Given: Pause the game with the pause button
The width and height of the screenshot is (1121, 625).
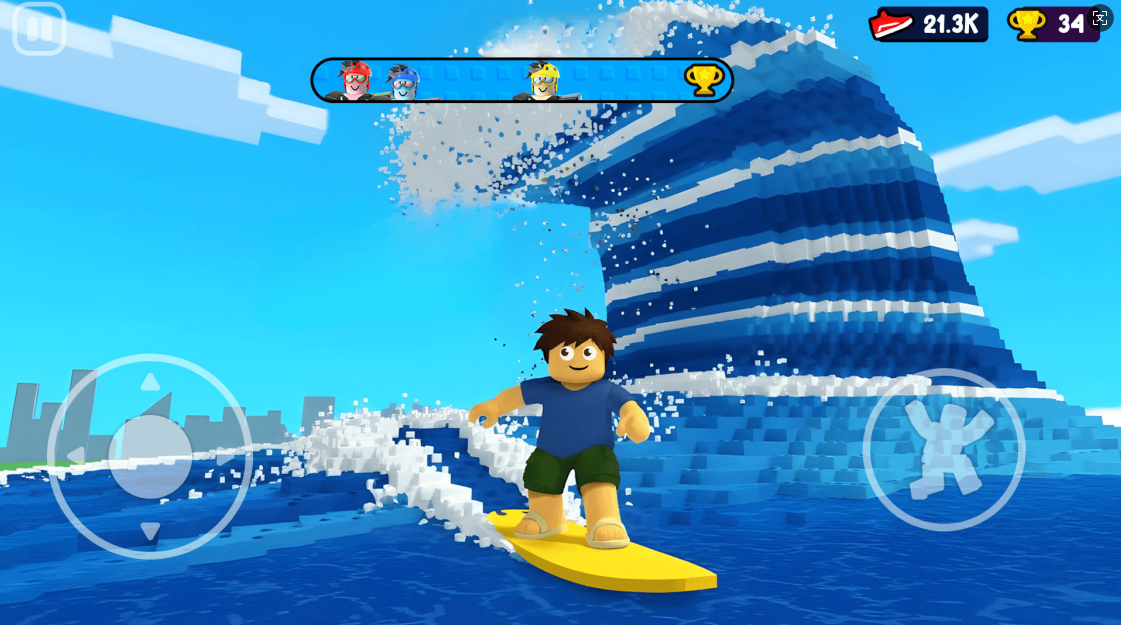Looking at the screenshot, I should [39, 28].
